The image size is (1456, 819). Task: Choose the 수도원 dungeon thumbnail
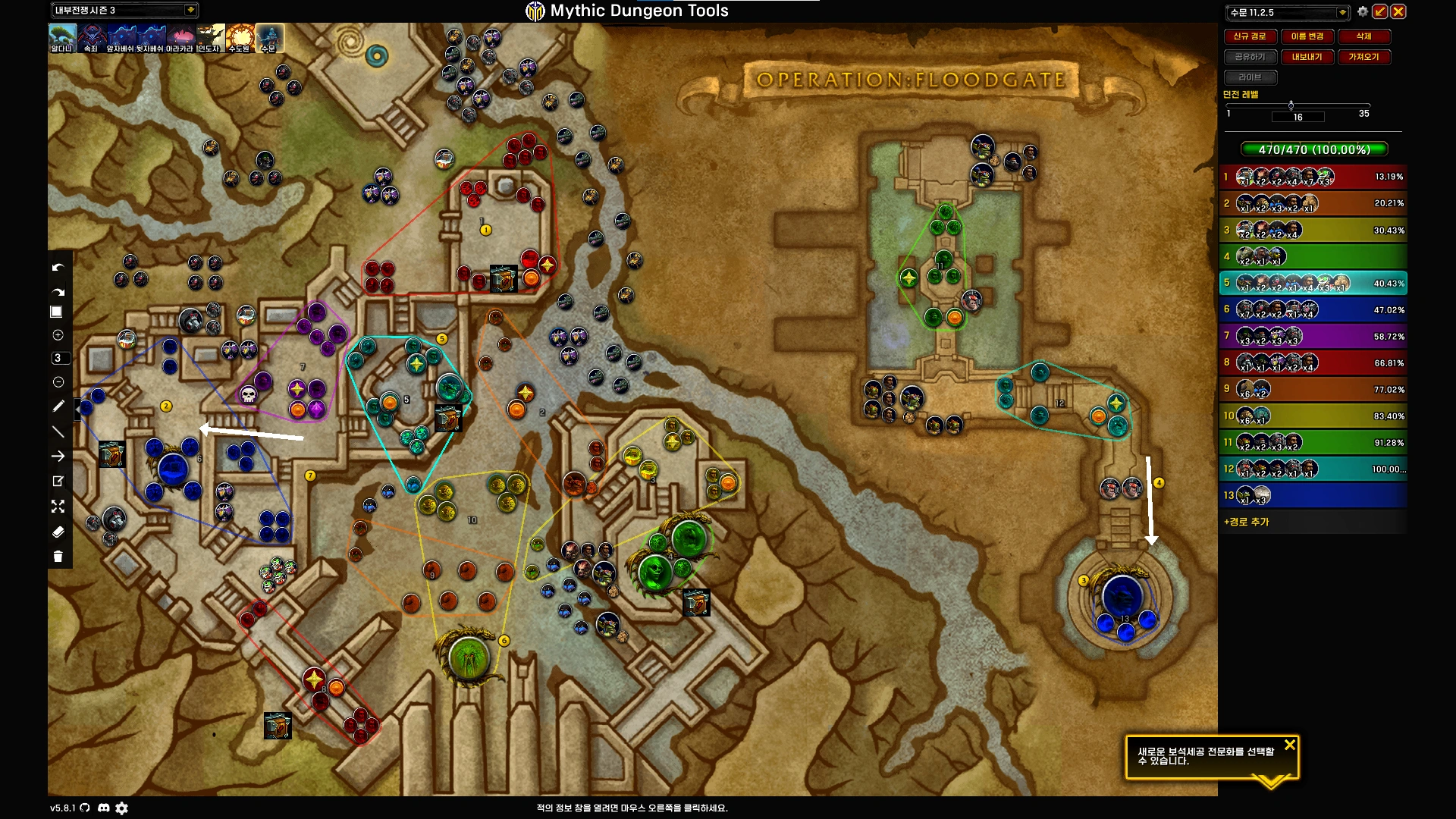(240, 38)
